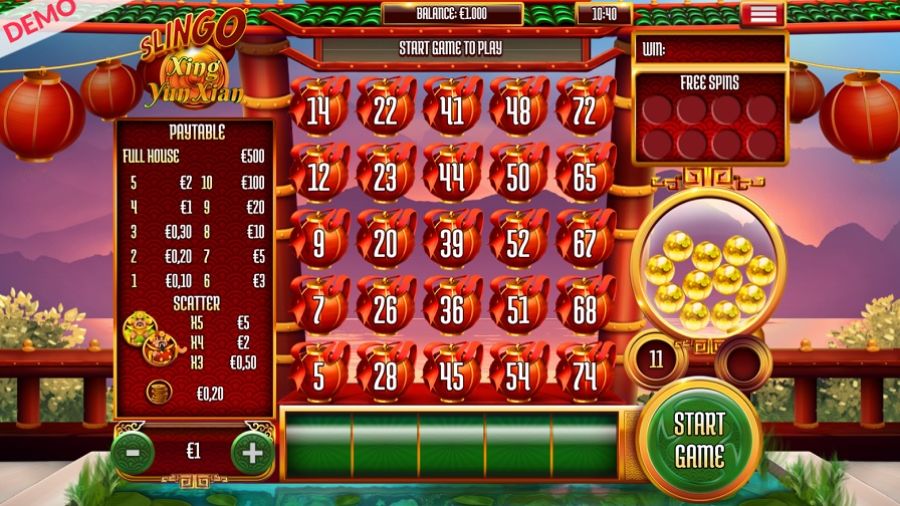Select grid number 50
The width and height of the screenshot is (900, 506).
[519, 177]
